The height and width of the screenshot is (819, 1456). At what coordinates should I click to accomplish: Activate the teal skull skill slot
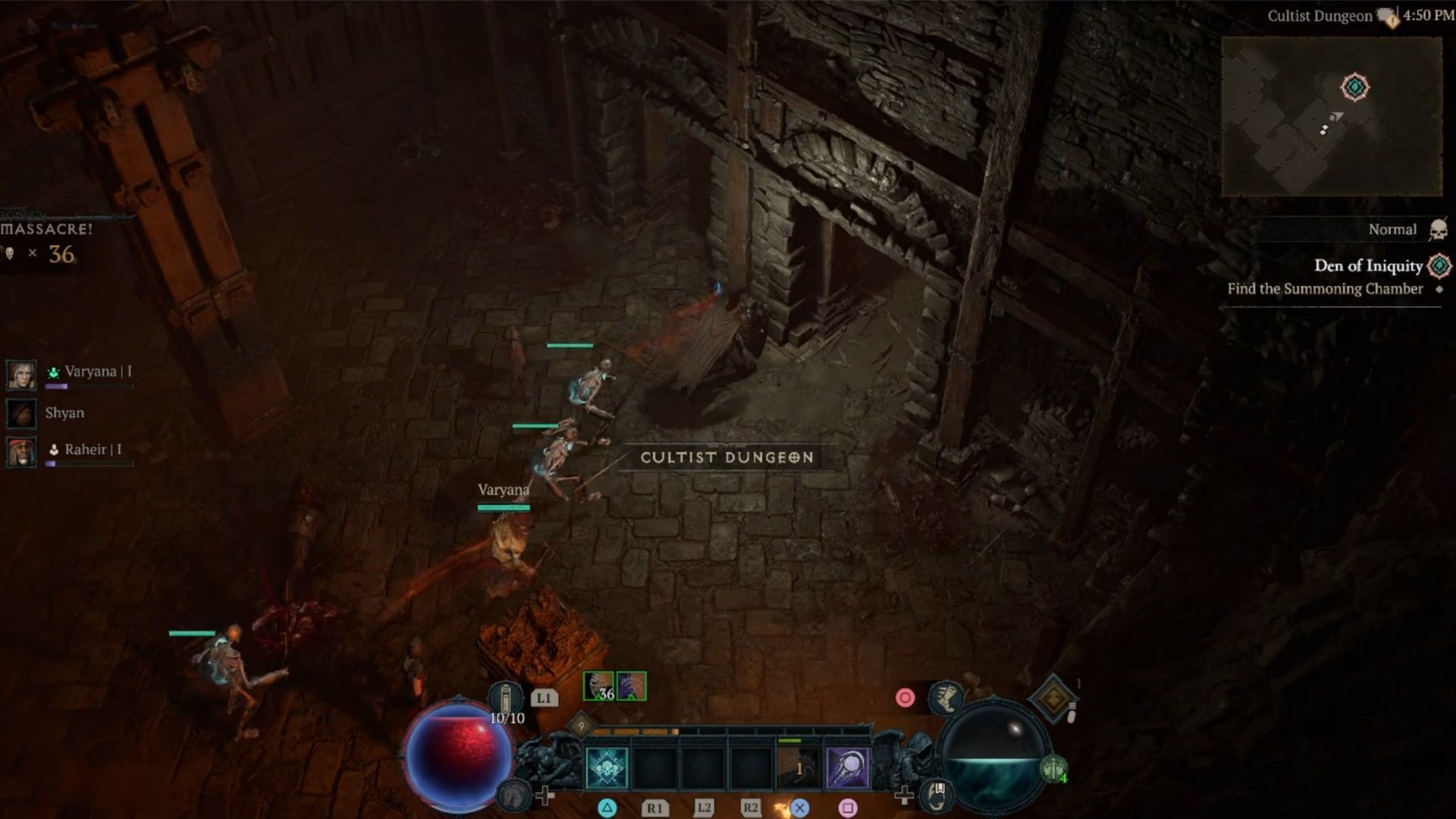[x=607, y=767]
